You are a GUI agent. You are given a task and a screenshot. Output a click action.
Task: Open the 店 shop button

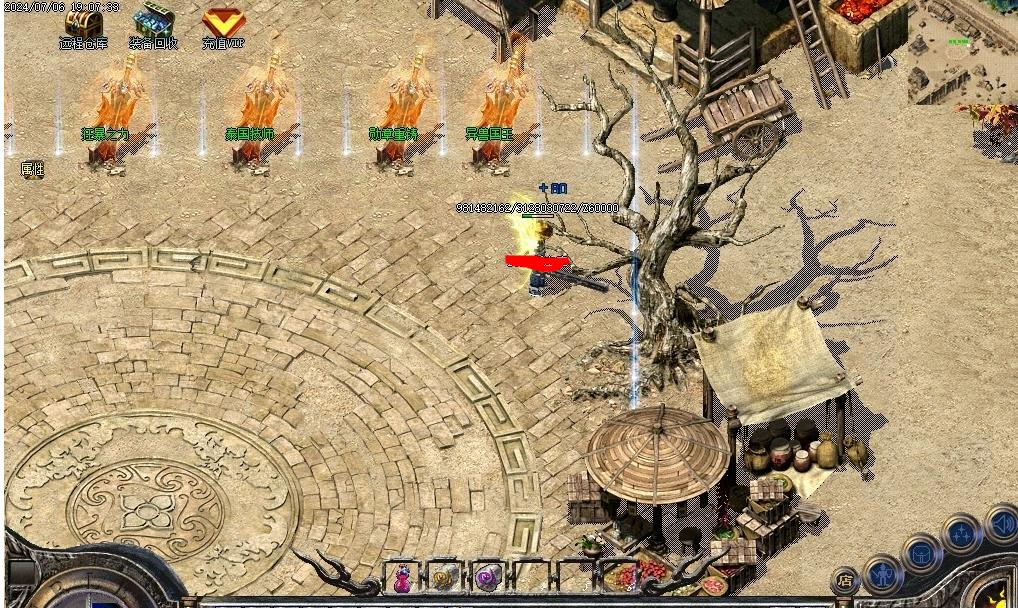click(x=845, y=579)
